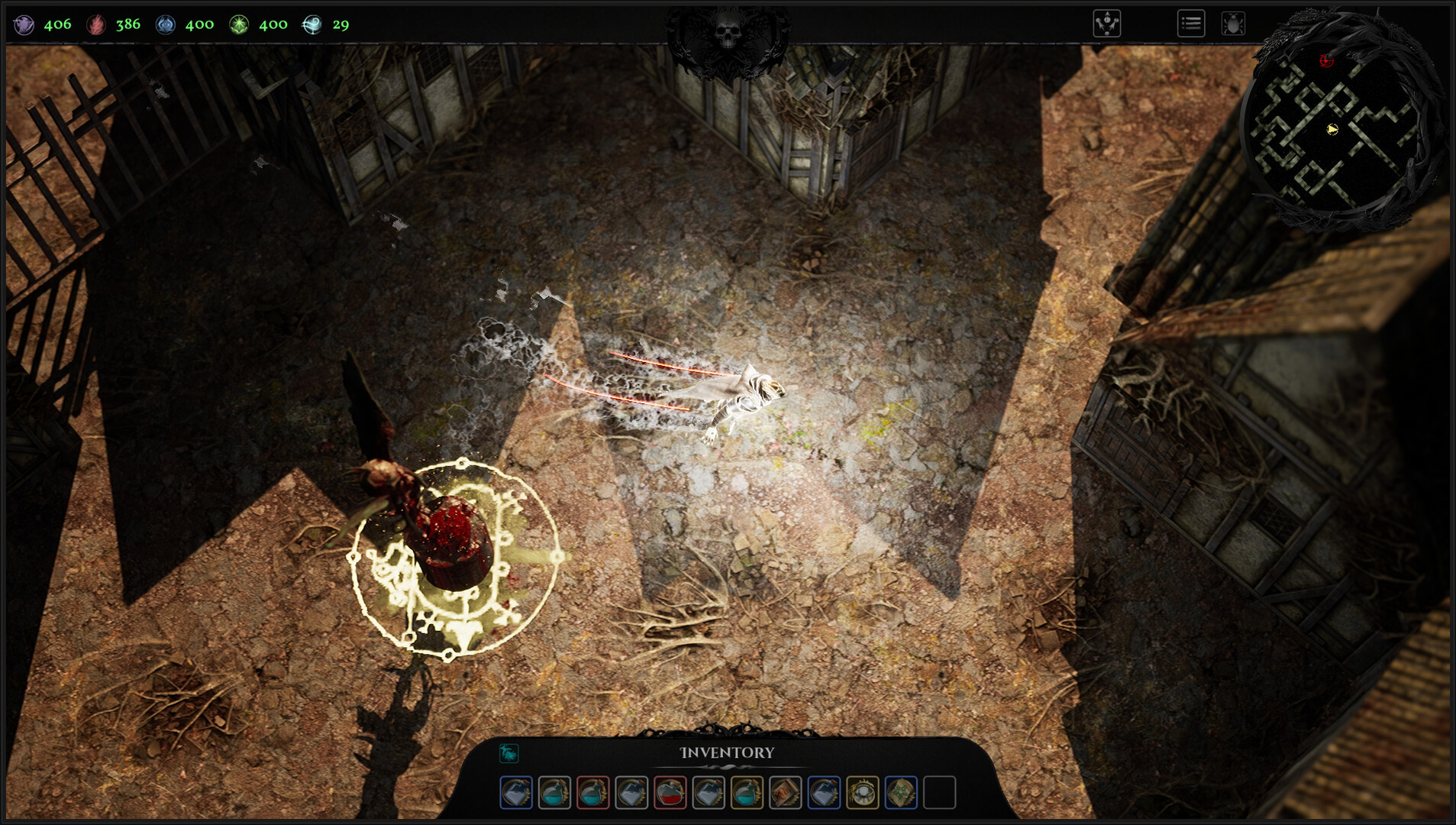Select the red target marker on minimap
The height and width of the screenshot is (825, 1456).
pos(1327,60)
